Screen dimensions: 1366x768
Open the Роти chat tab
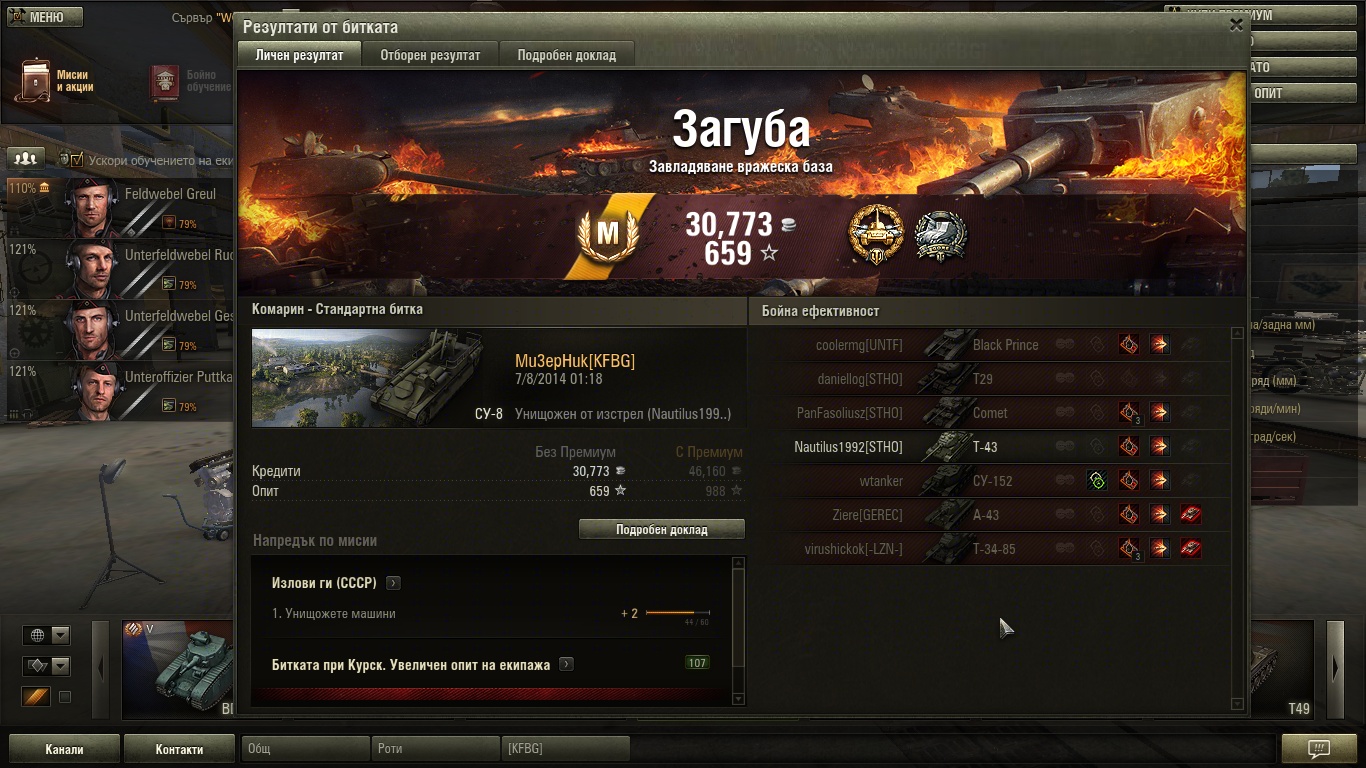(x=436, y=749)
